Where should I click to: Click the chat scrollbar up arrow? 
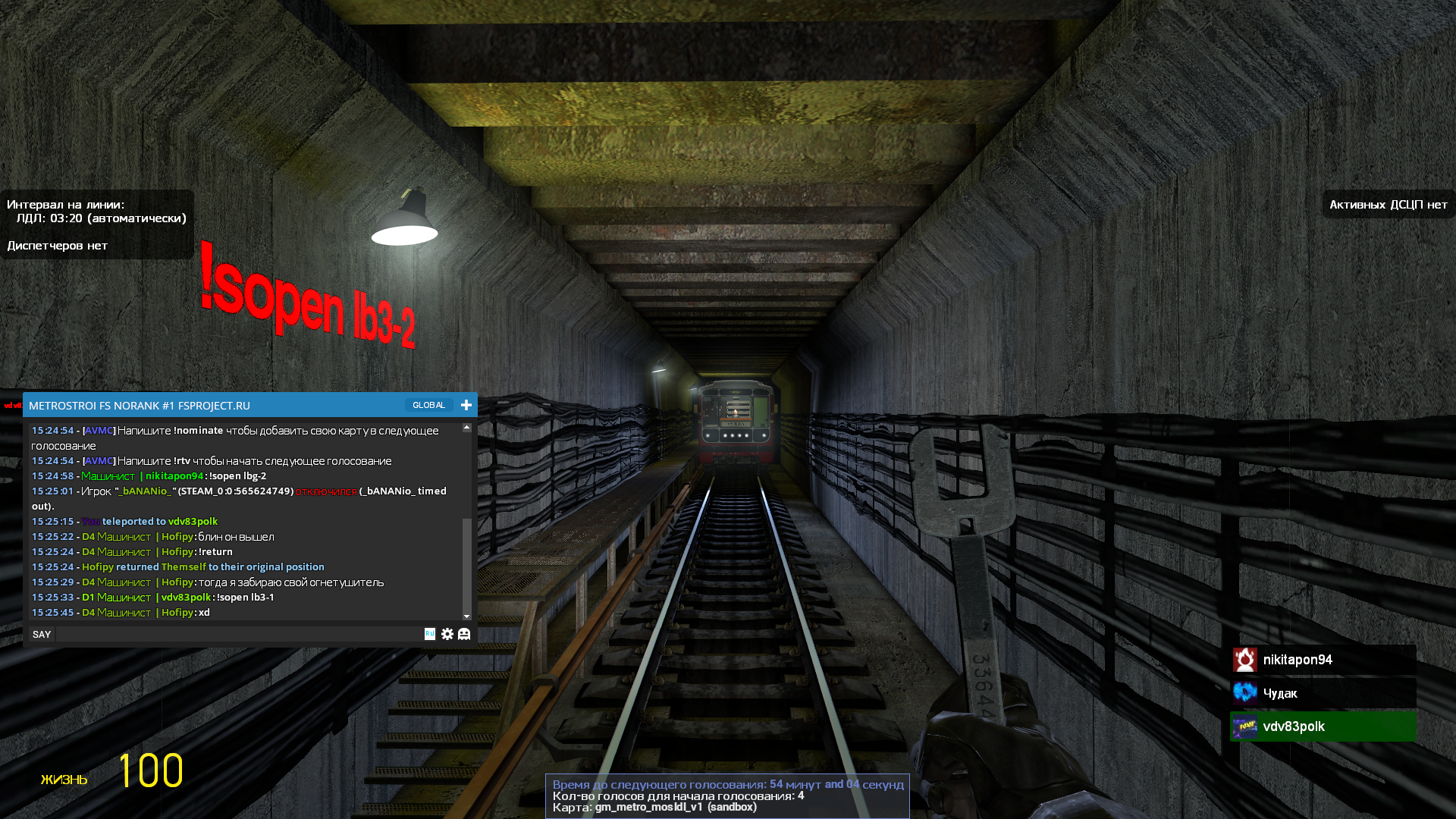pos(467,428)
